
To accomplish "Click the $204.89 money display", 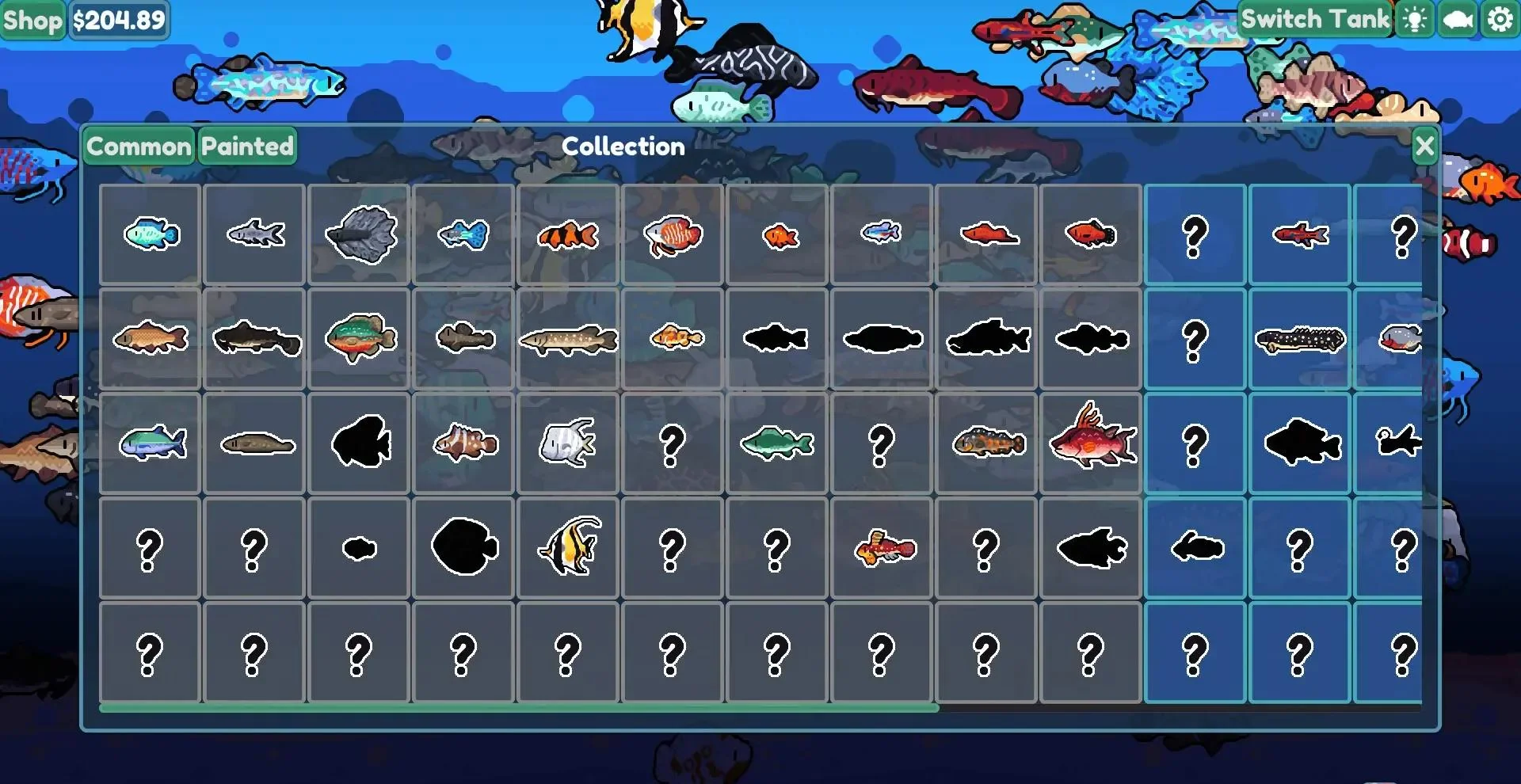I will click(x=119, y=20).
